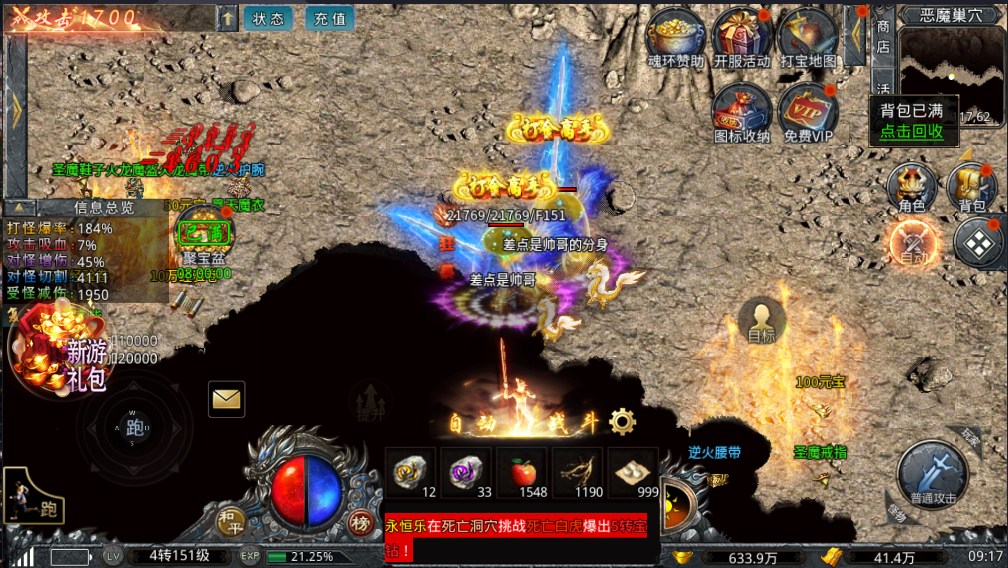The image size is (1008, 568).
Task: Open the 开服活动 gift box event
Action: [741, 36]
